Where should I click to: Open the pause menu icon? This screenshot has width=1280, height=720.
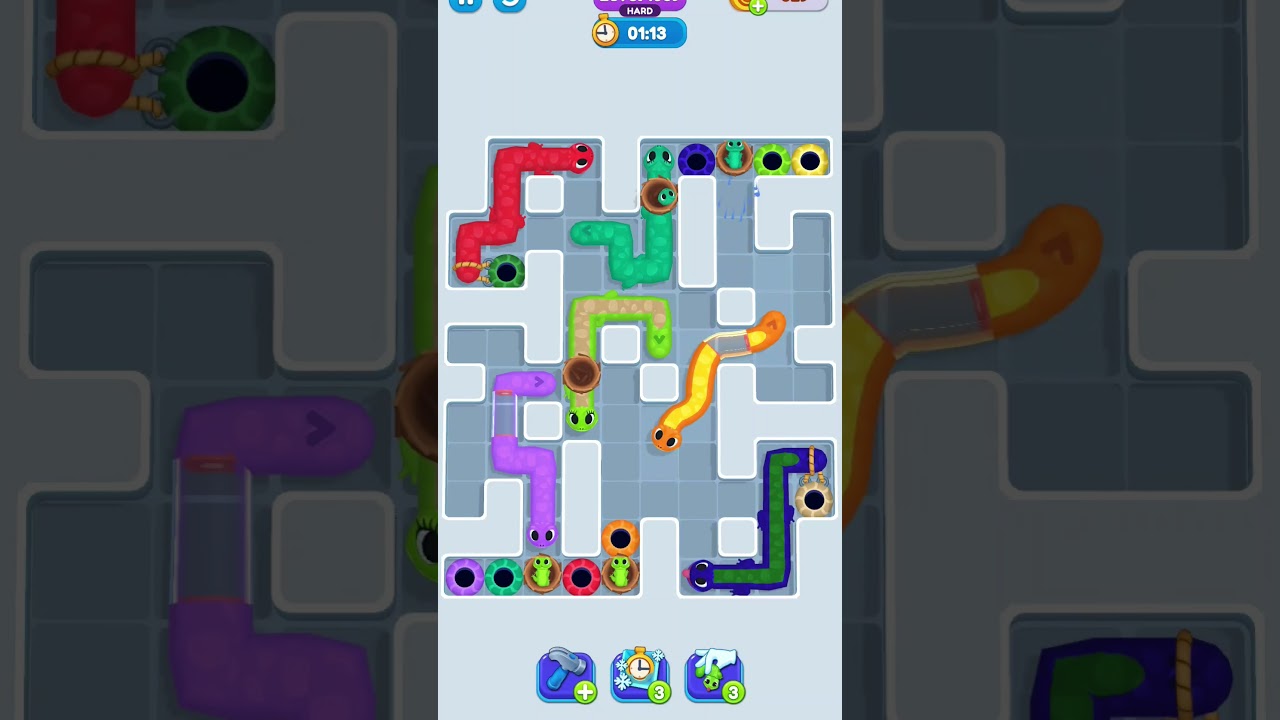coord(465,5)
